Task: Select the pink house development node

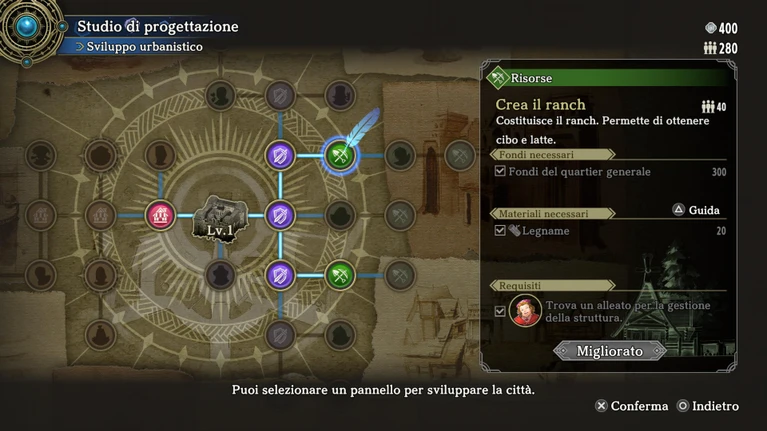Action: click(x=160, y=215)
